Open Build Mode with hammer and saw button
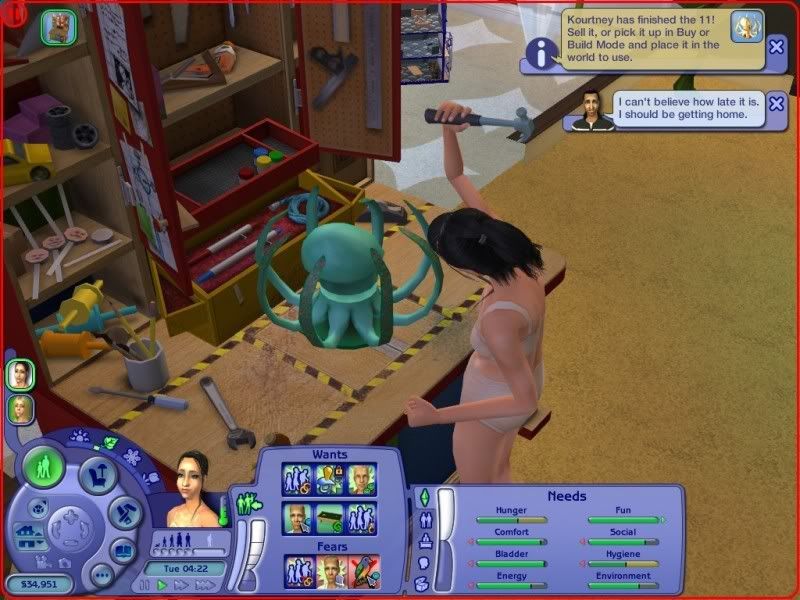The height and width of the screenshot is (600, 800). [126, 513]
